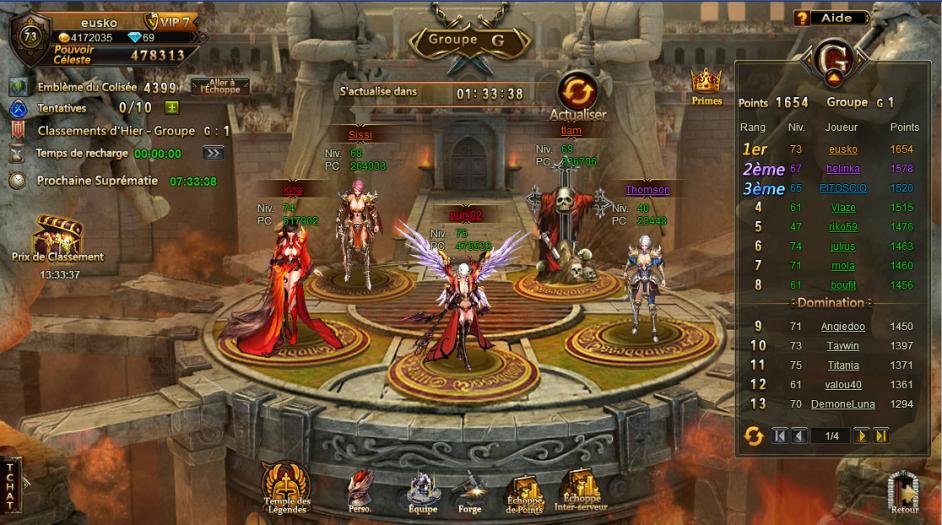942x525 pixels.
Task: Jump to the last ranking page
Action: click(x=881, y=435)
